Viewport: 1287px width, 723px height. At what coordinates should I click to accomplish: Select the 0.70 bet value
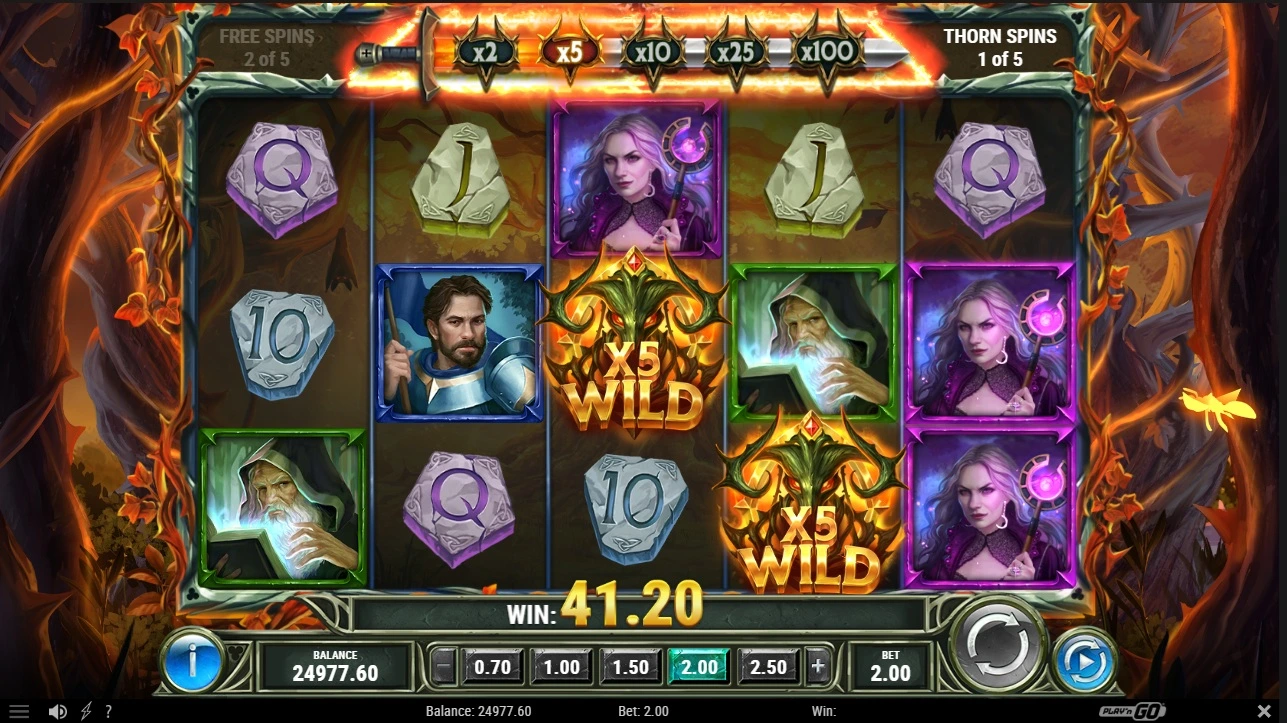tap(493, 666)
